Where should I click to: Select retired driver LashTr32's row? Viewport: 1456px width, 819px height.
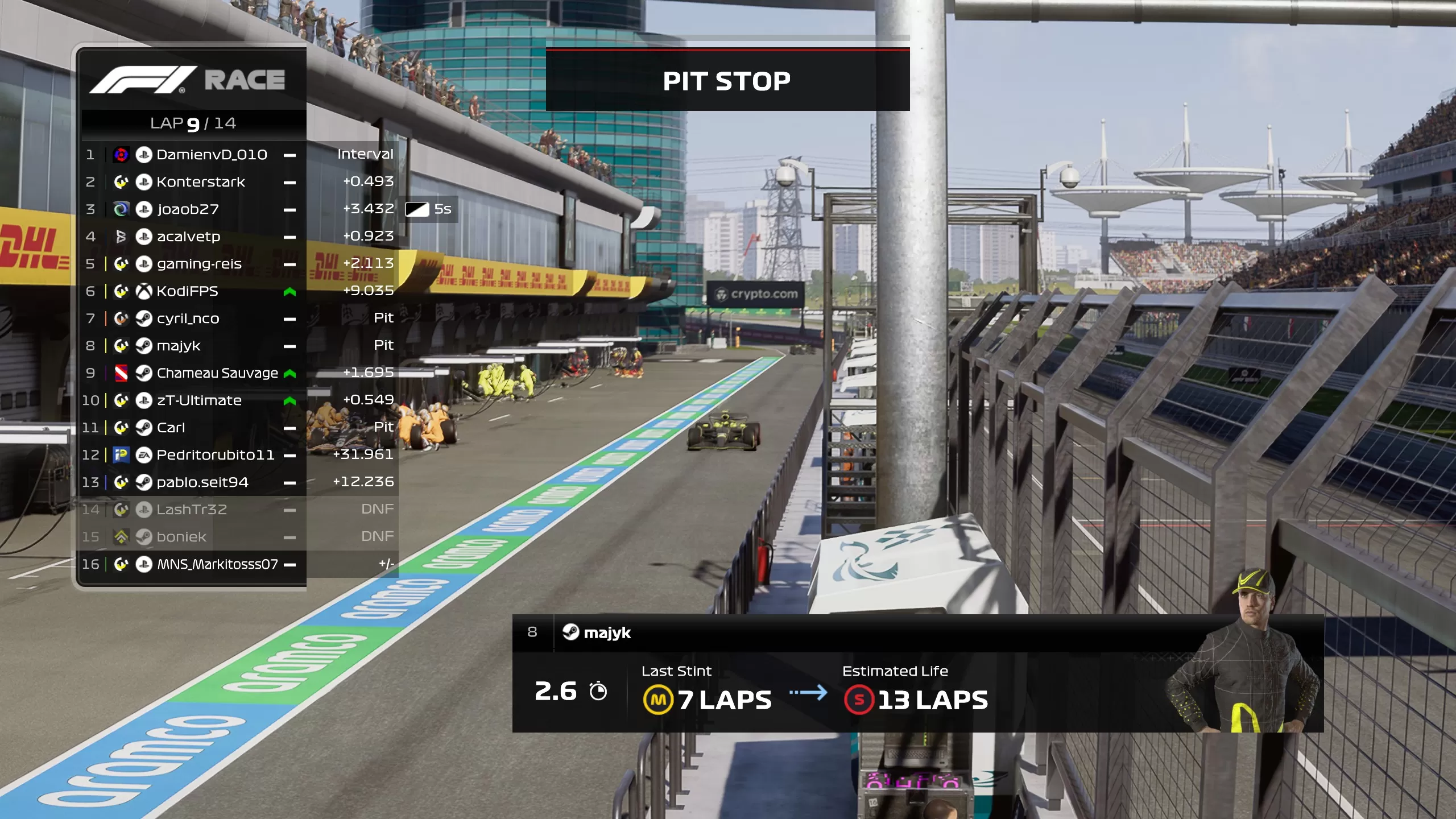pos(192,510)
